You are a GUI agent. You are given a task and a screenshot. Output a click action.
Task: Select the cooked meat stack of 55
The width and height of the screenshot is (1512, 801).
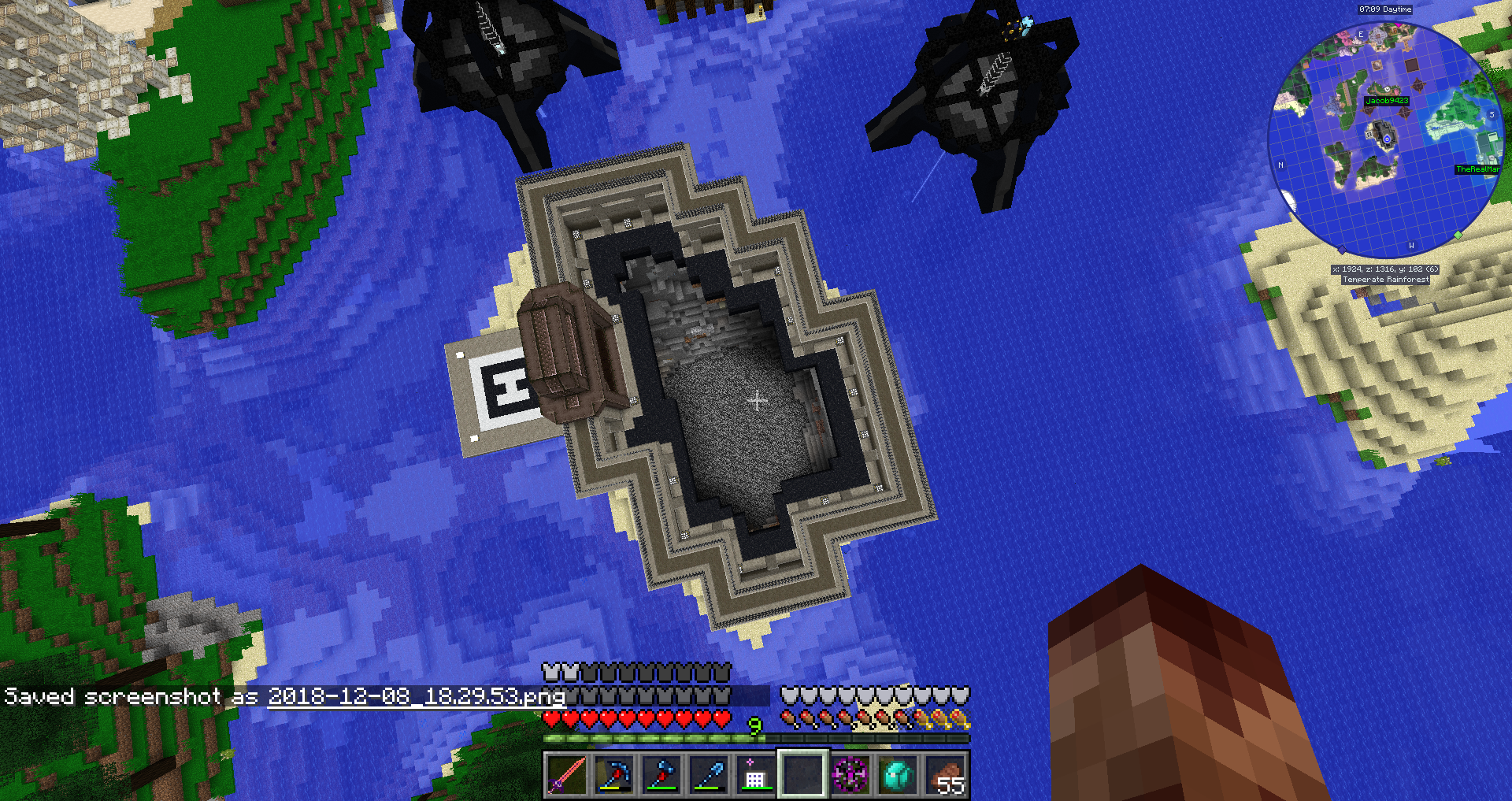pos(945,775)
